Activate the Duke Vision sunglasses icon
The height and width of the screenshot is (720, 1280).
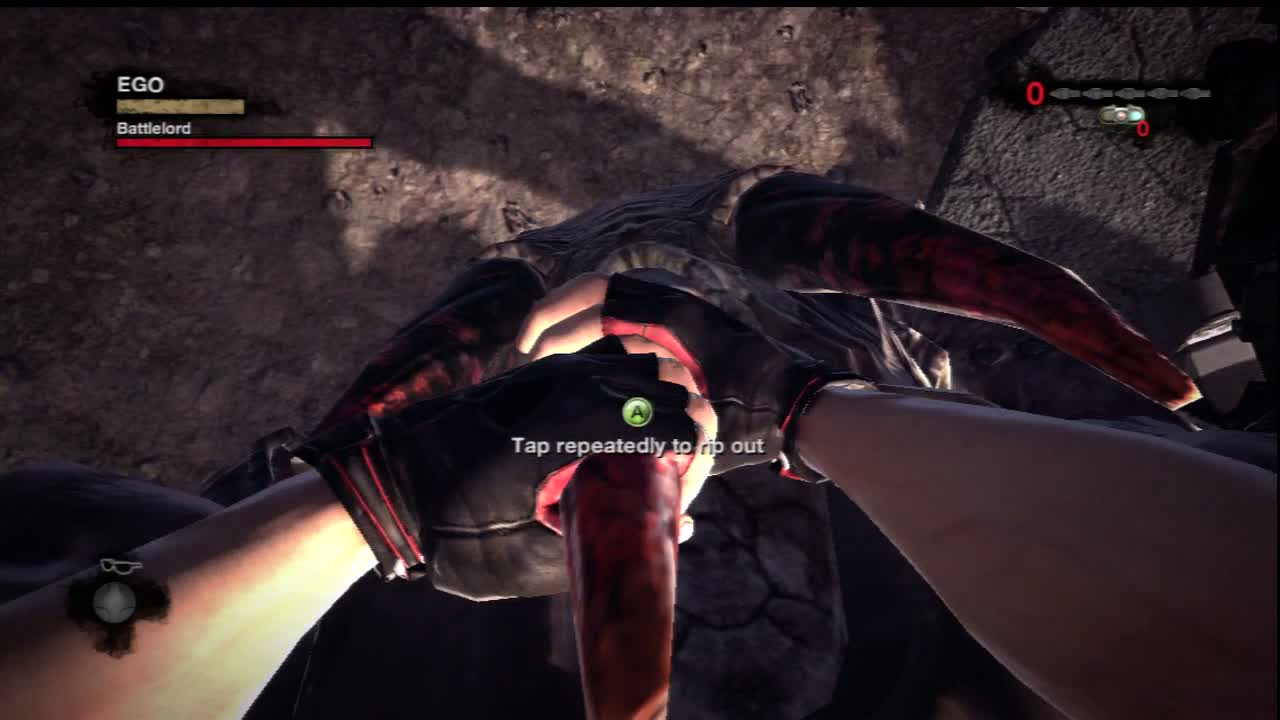[x=119, y=567]
